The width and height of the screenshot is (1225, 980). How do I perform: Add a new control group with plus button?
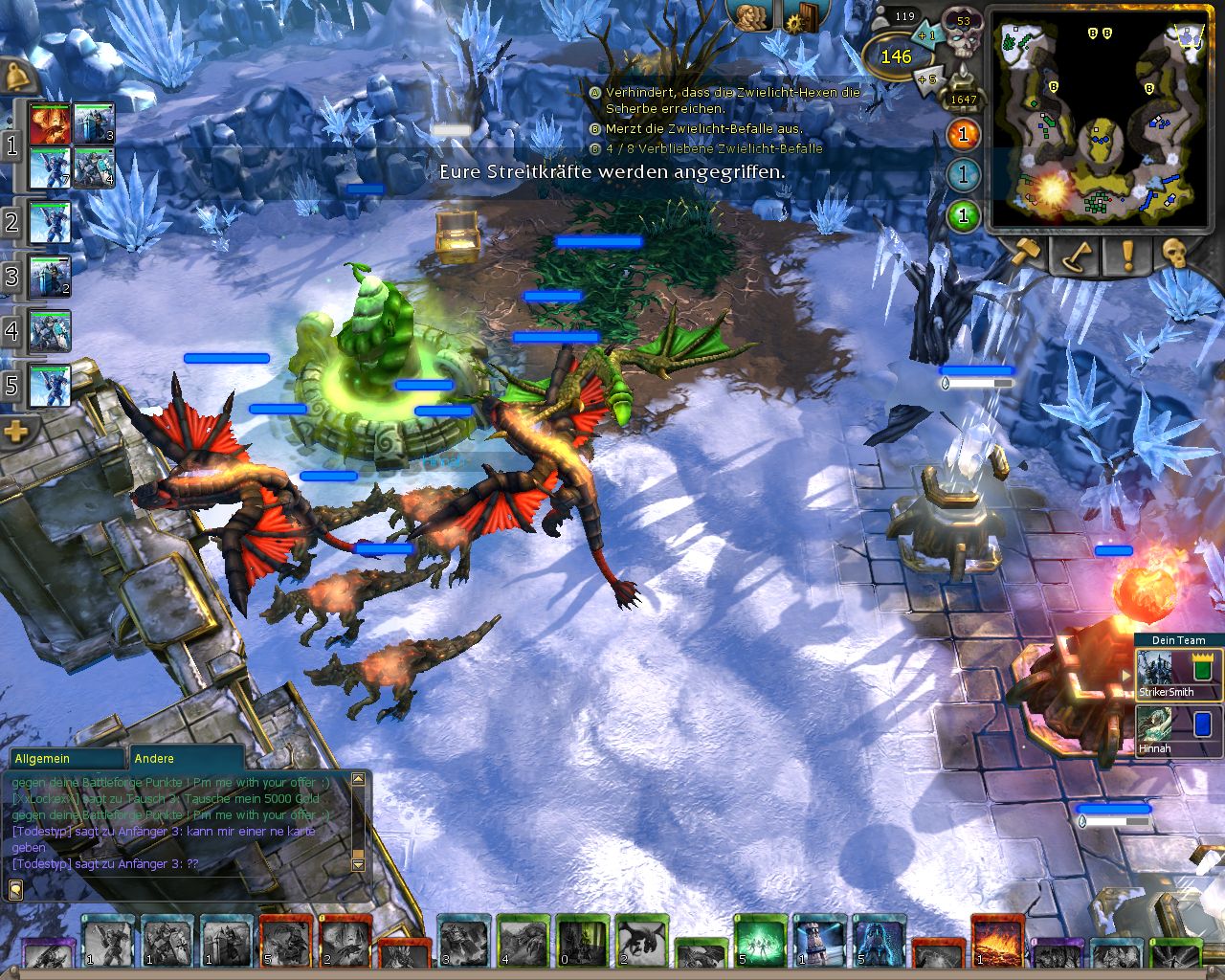[x=16, y=433]
